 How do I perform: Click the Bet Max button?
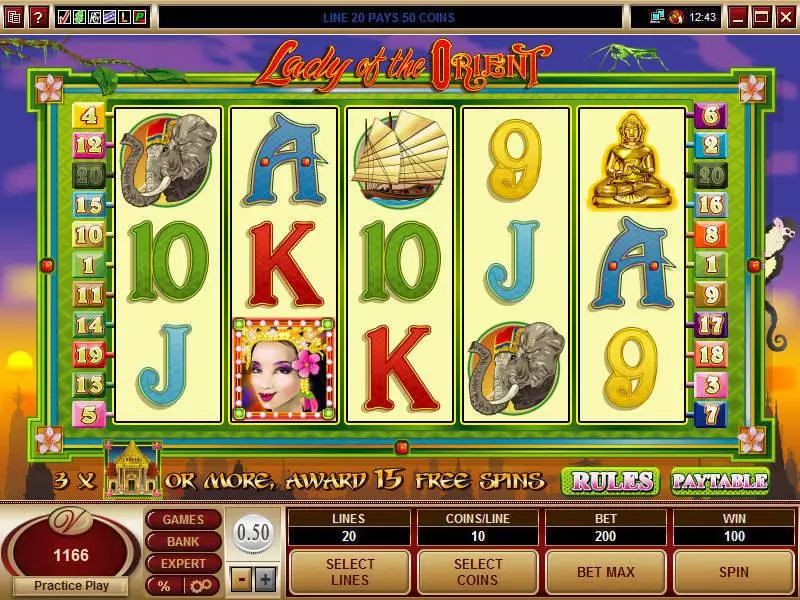606,572
